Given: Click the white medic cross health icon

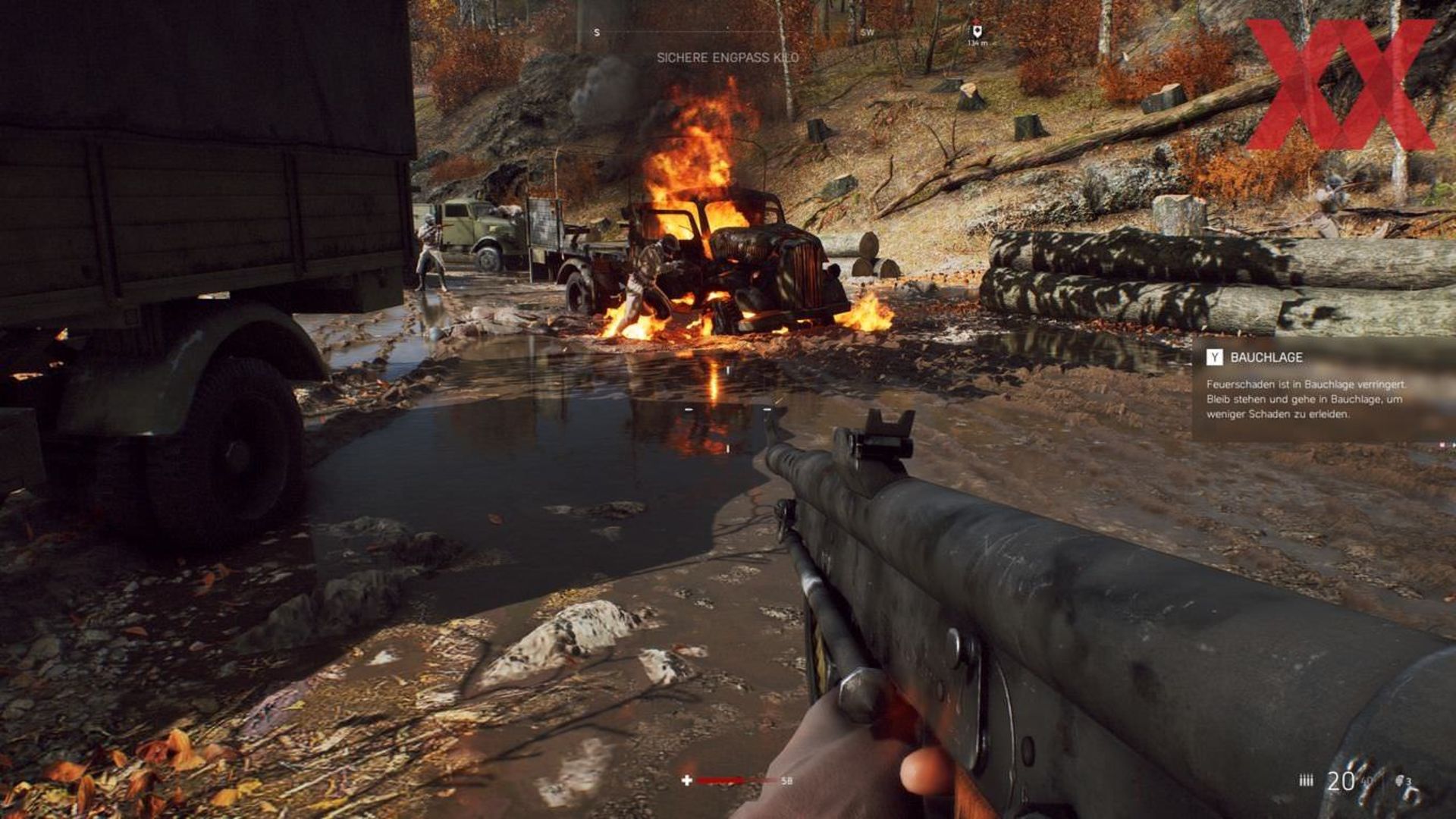Looking at the screenshot, I should [x=687, y=780].
